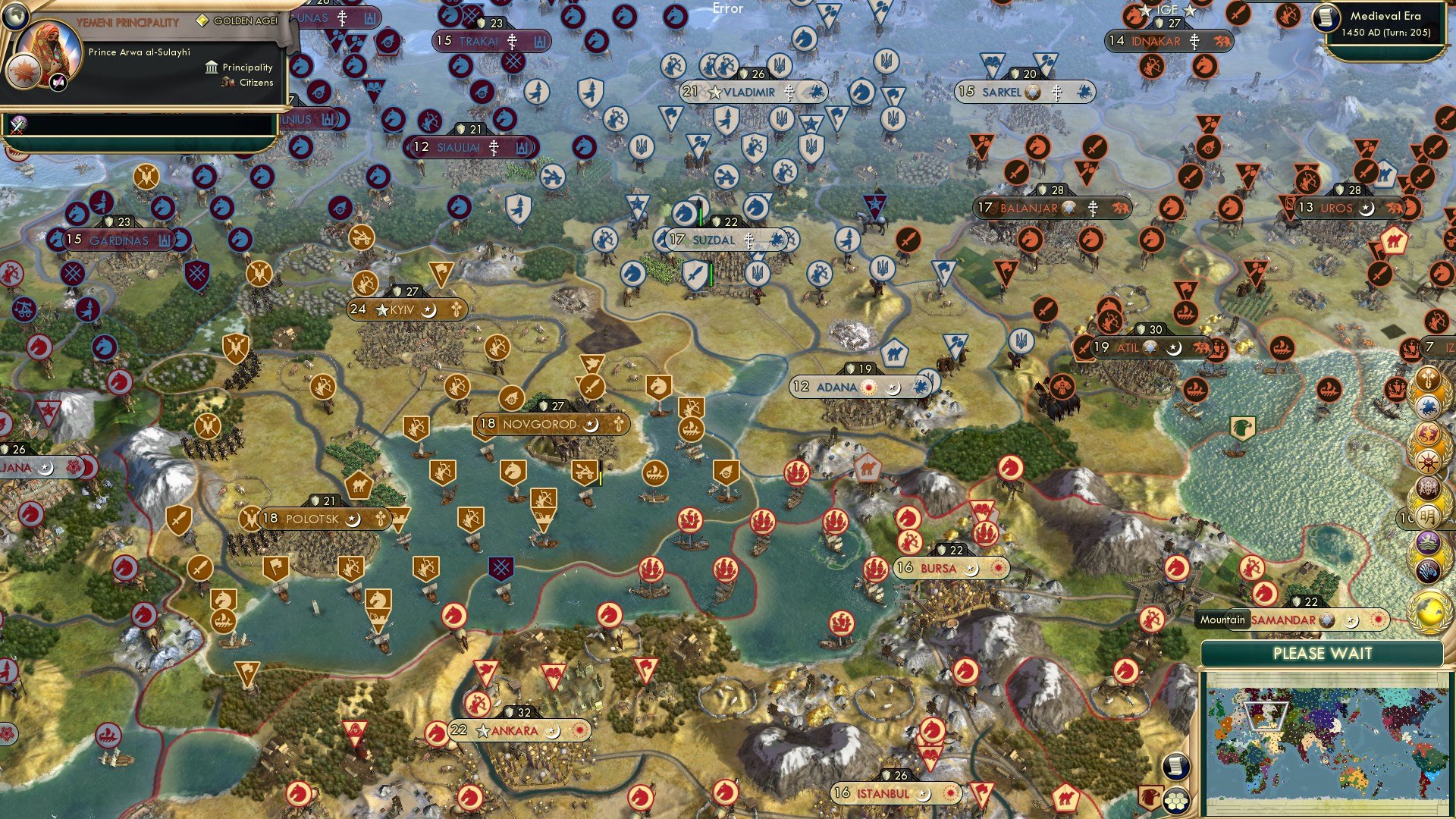The image size is (1456, 819).
Task: Click the Citizens icon in the leader panel
Action: (227, 83)
